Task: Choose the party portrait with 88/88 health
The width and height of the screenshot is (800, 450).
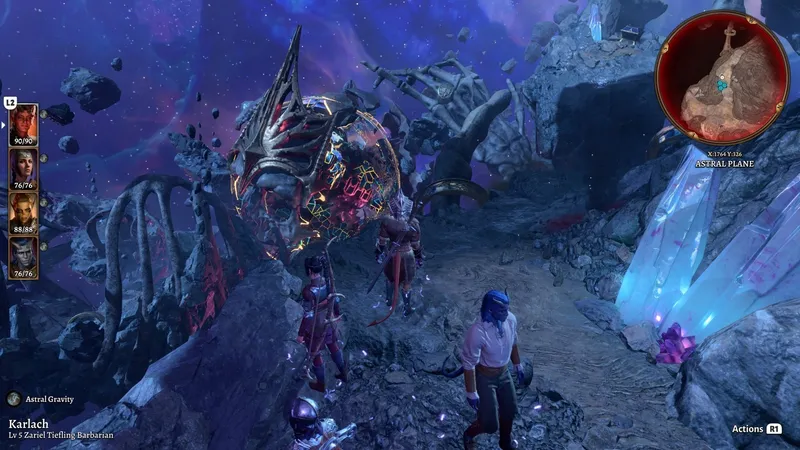Action: (x=24, y=212)
